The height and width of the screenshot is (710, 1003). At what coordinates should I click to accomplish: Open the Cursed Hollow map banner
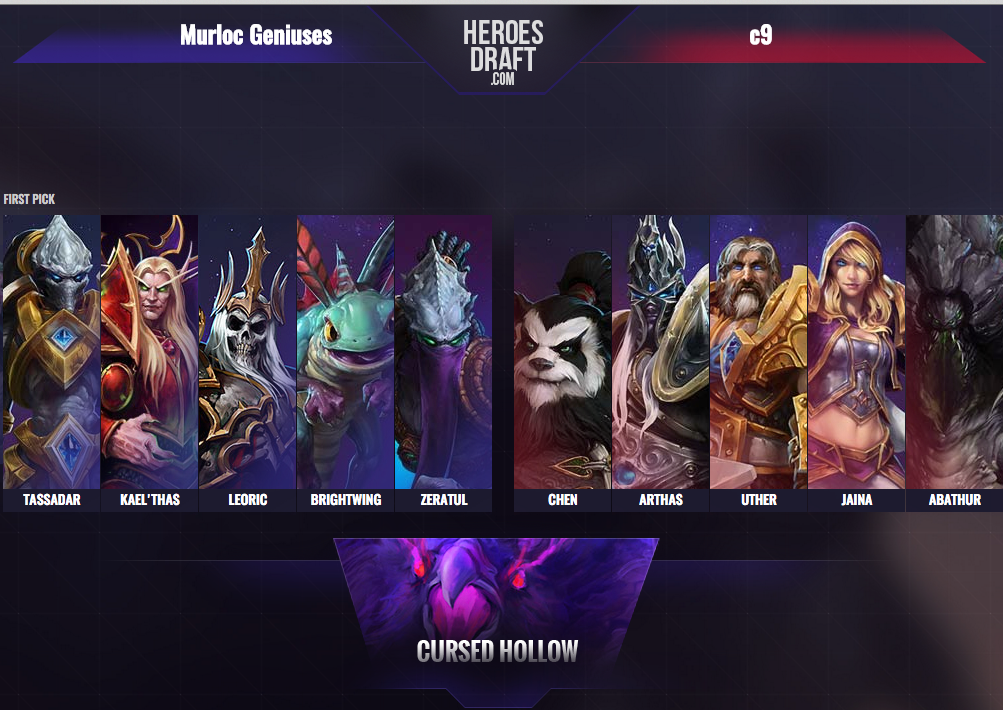[497, 610]
